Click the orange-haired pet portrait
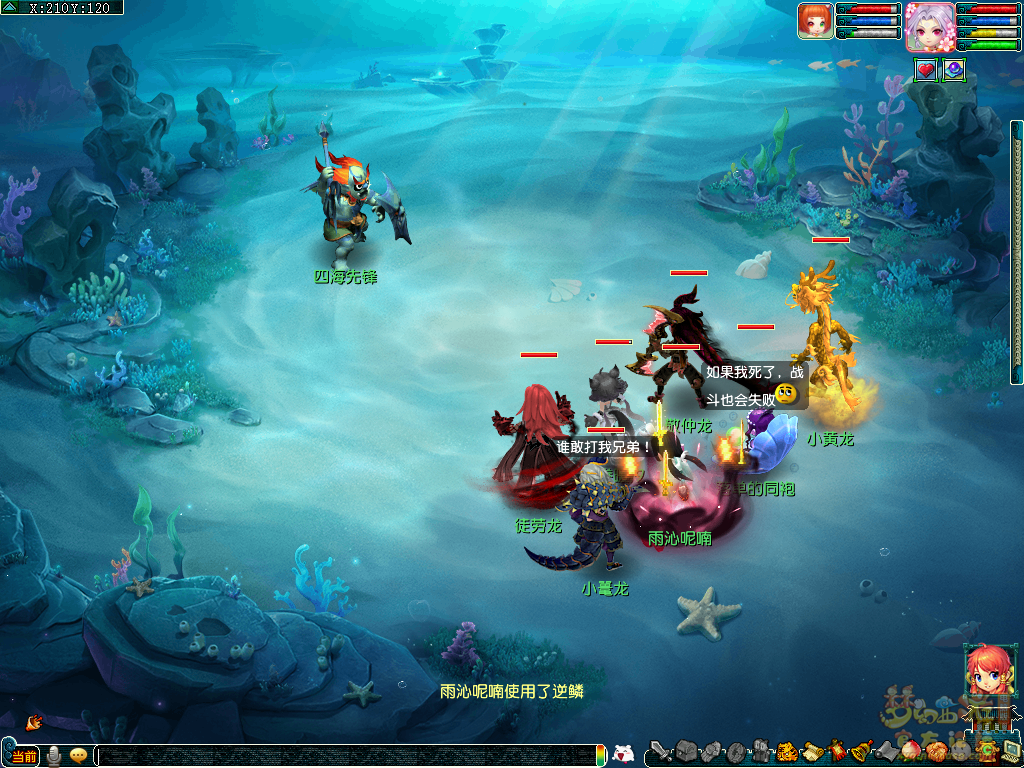The width and height of the screenshot is (1024, 768). click(x=815, y=20)
